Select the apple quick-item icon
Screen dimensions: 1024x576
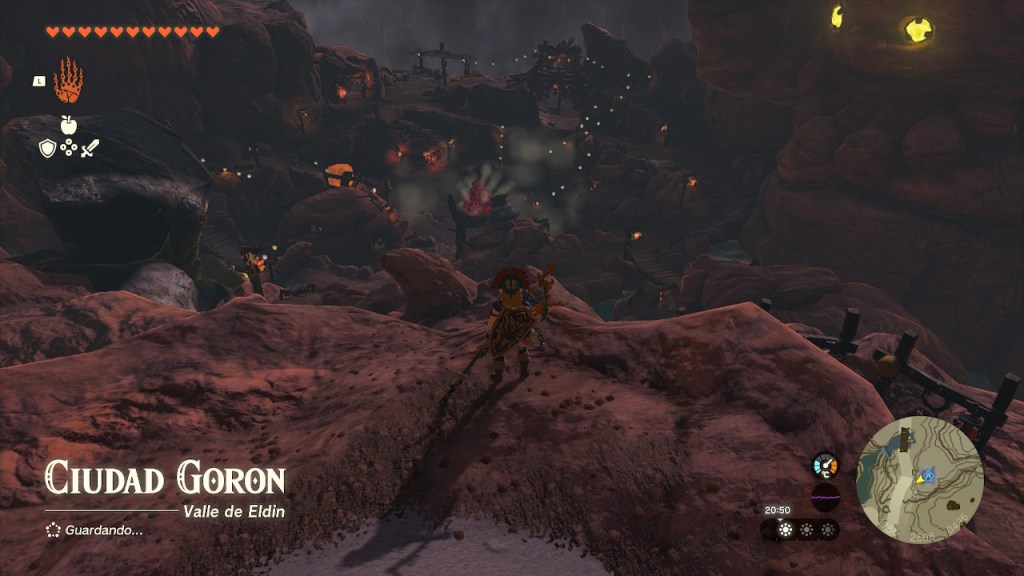pyautogui.click(x=68, y=125)
